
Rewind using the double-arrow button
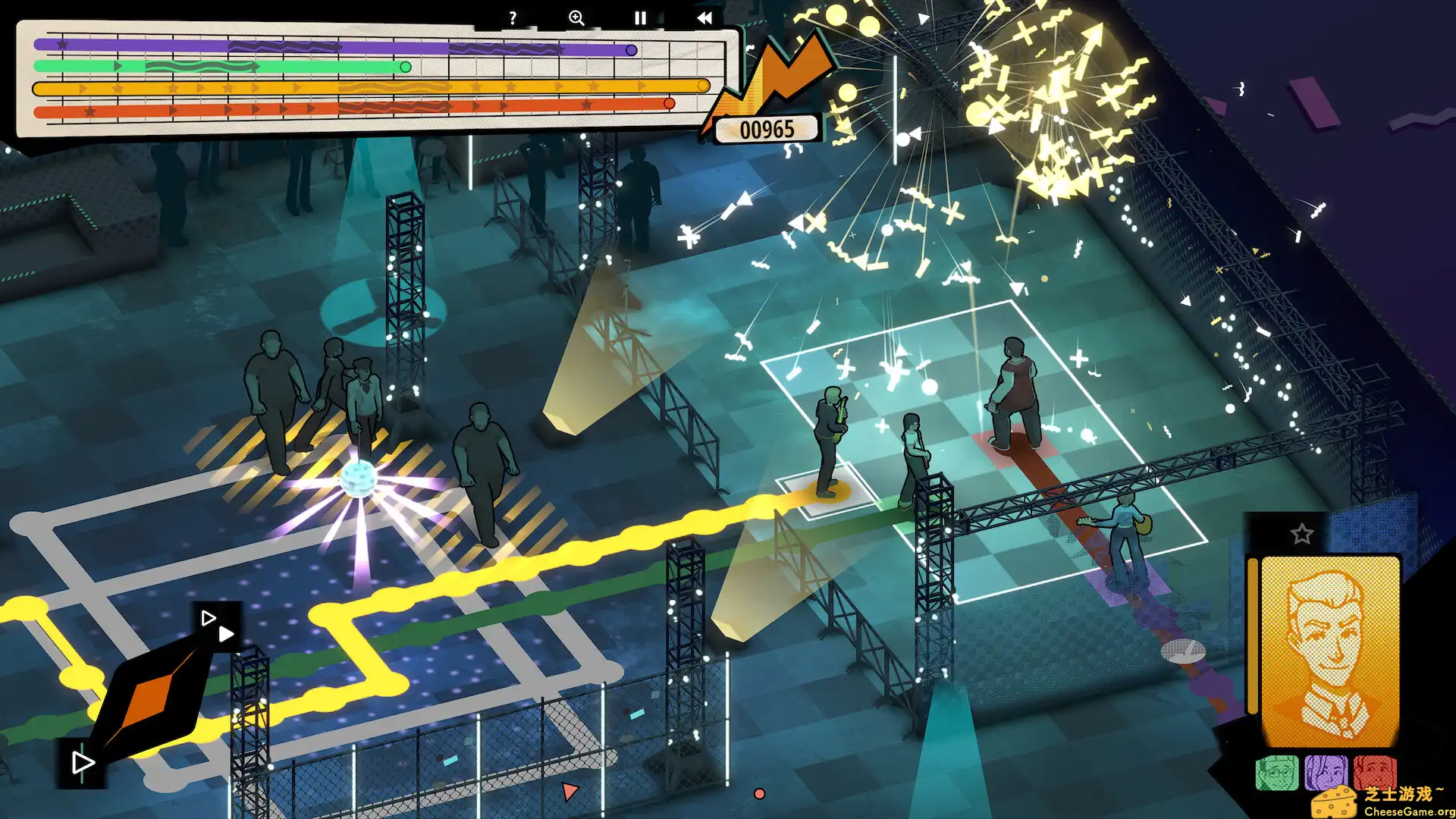pos(704,18)
